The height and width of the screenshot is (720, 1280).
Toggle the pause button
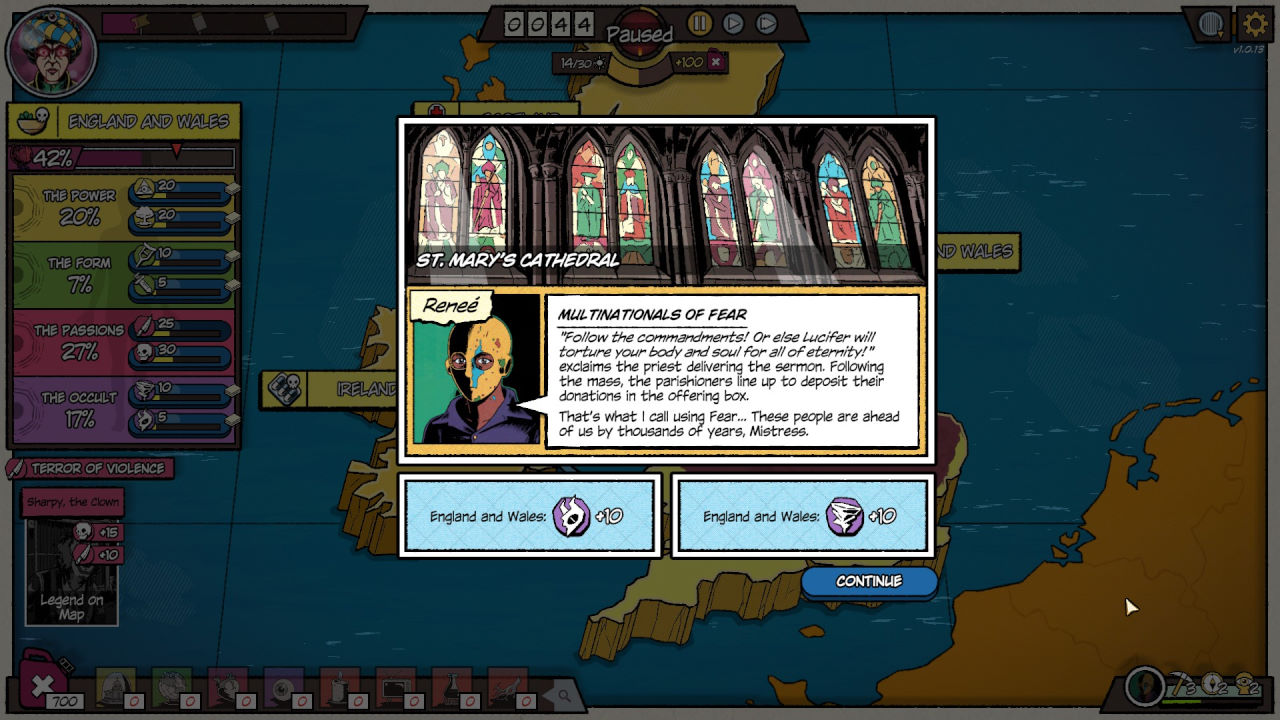click(699, 23)
